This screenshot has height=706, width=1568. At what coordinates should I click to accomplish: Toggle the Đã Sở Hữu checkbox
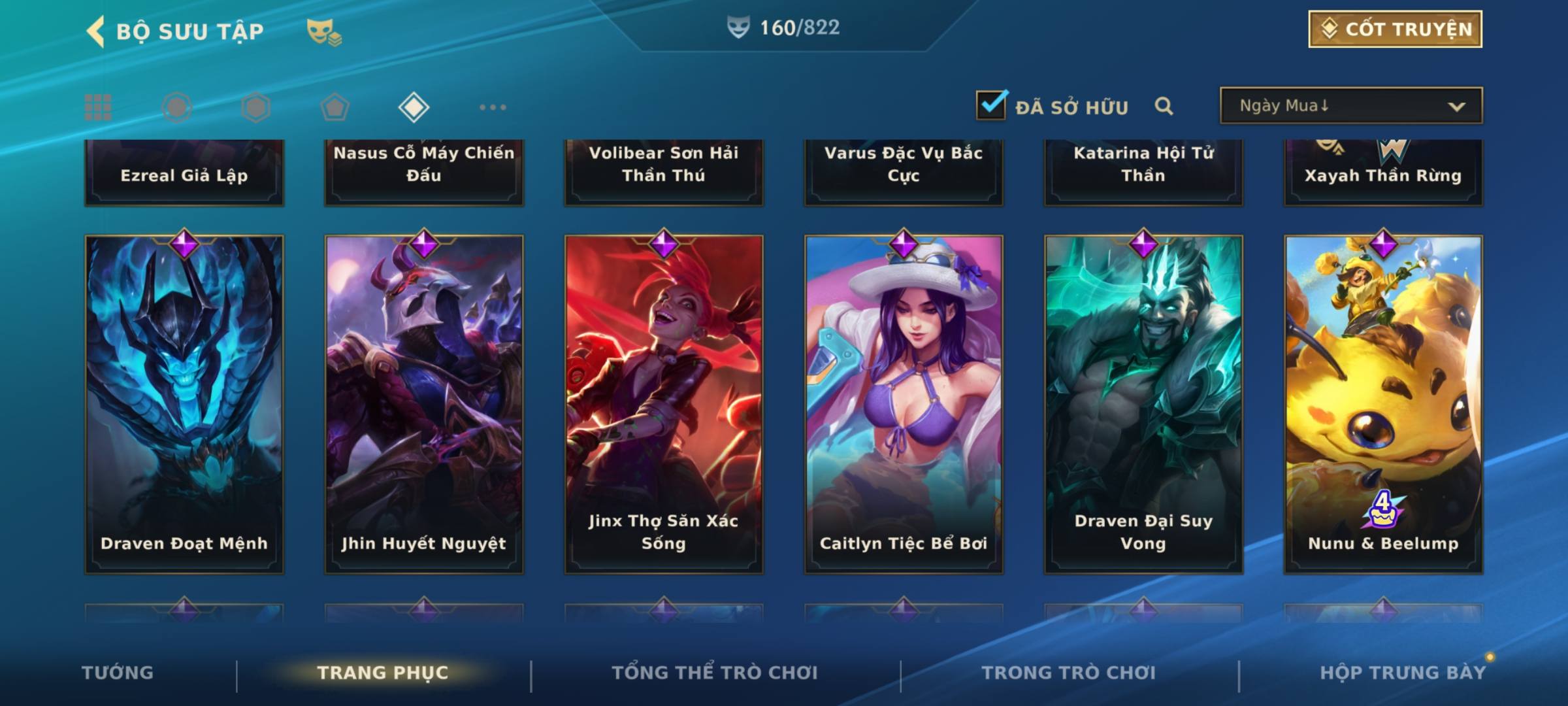[x=991, y=105]
